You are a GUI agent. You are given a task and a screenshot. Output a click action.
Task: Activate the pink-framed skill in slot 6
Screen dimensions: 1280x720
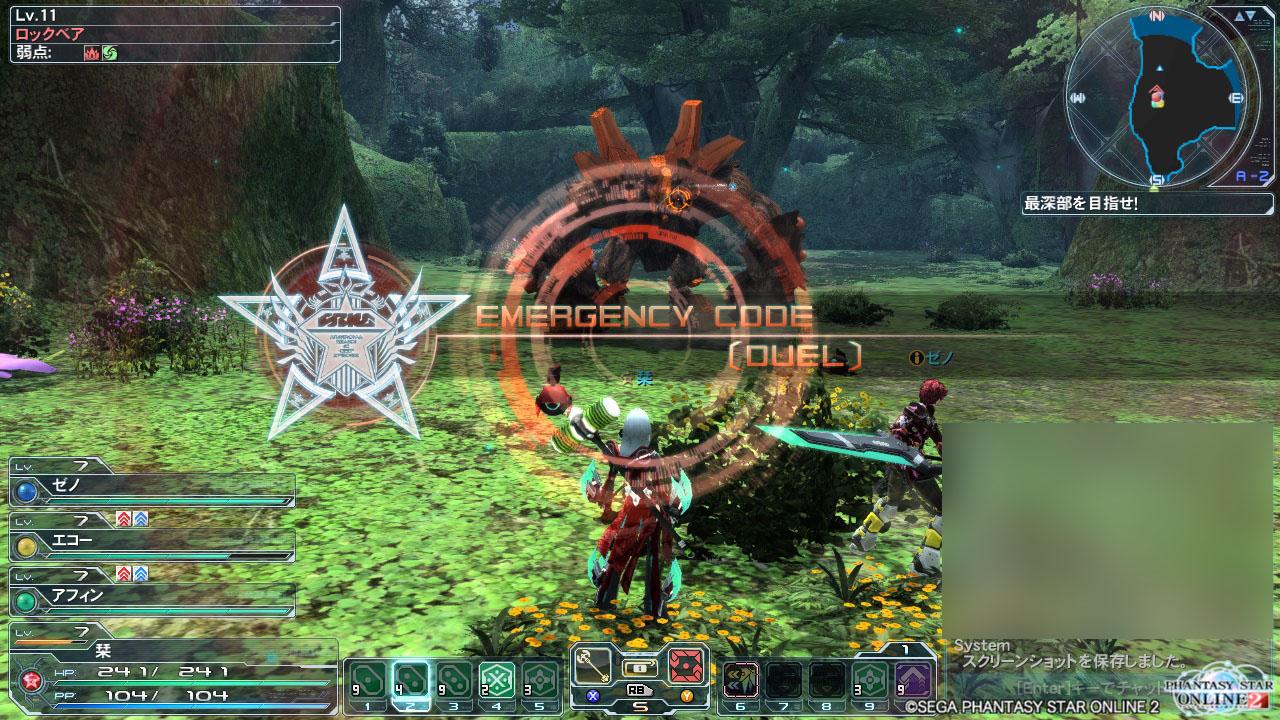[x=741, y=680]
